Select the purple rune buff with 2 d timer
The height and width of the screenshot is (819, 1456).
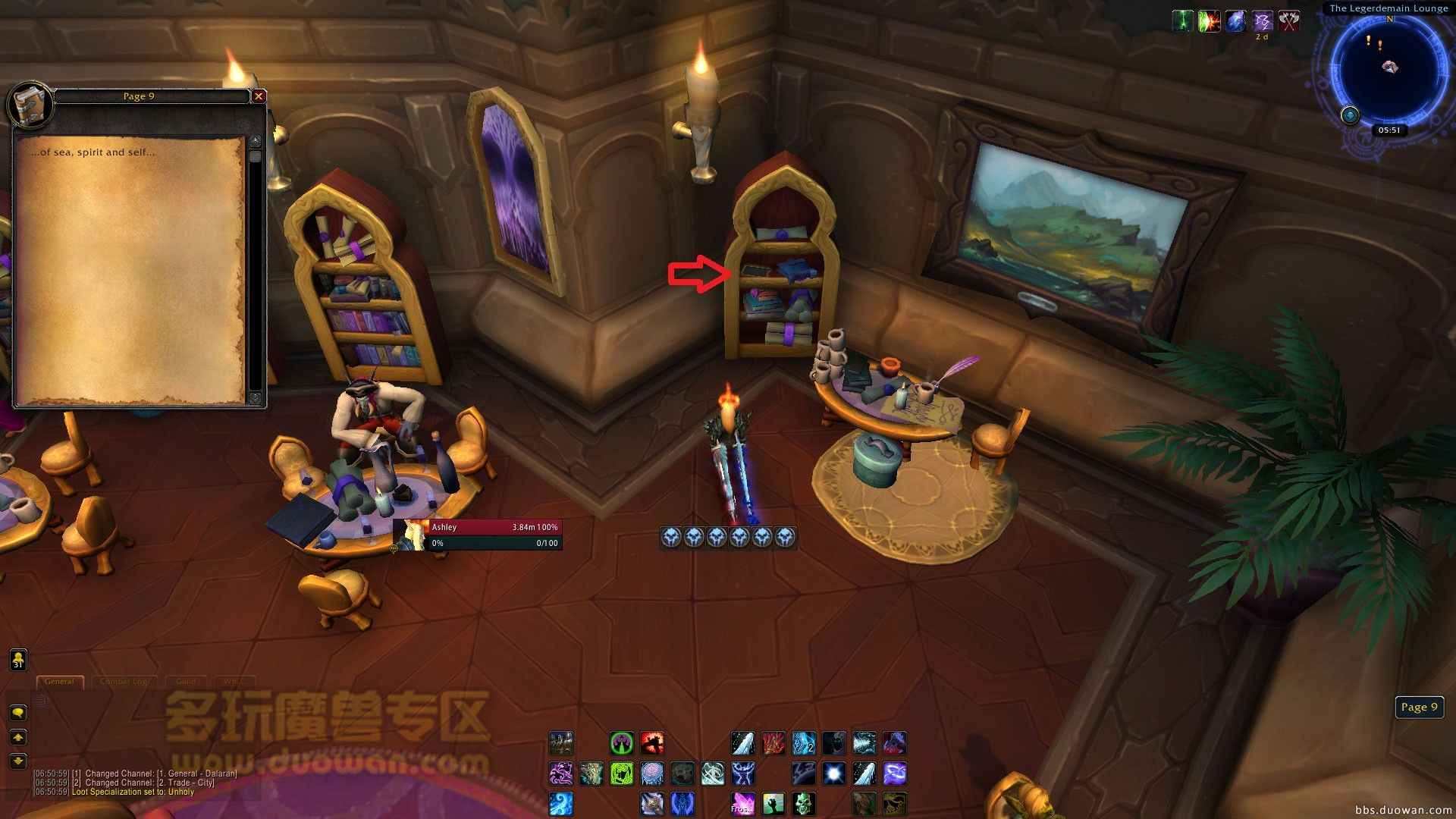tap(1262, 21)
